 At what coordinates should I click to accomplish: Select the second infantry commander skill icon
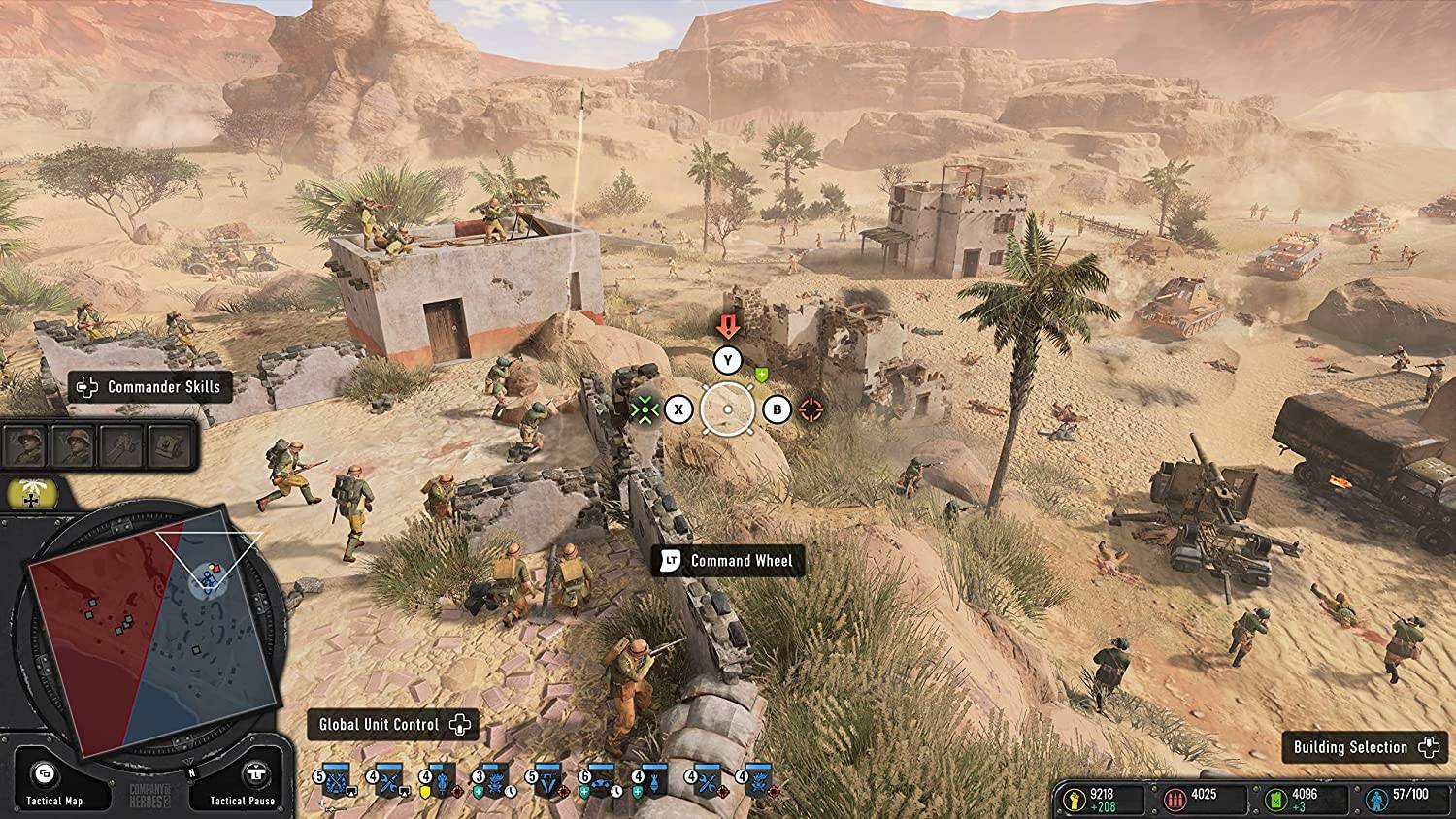click(x=75, y=446)
